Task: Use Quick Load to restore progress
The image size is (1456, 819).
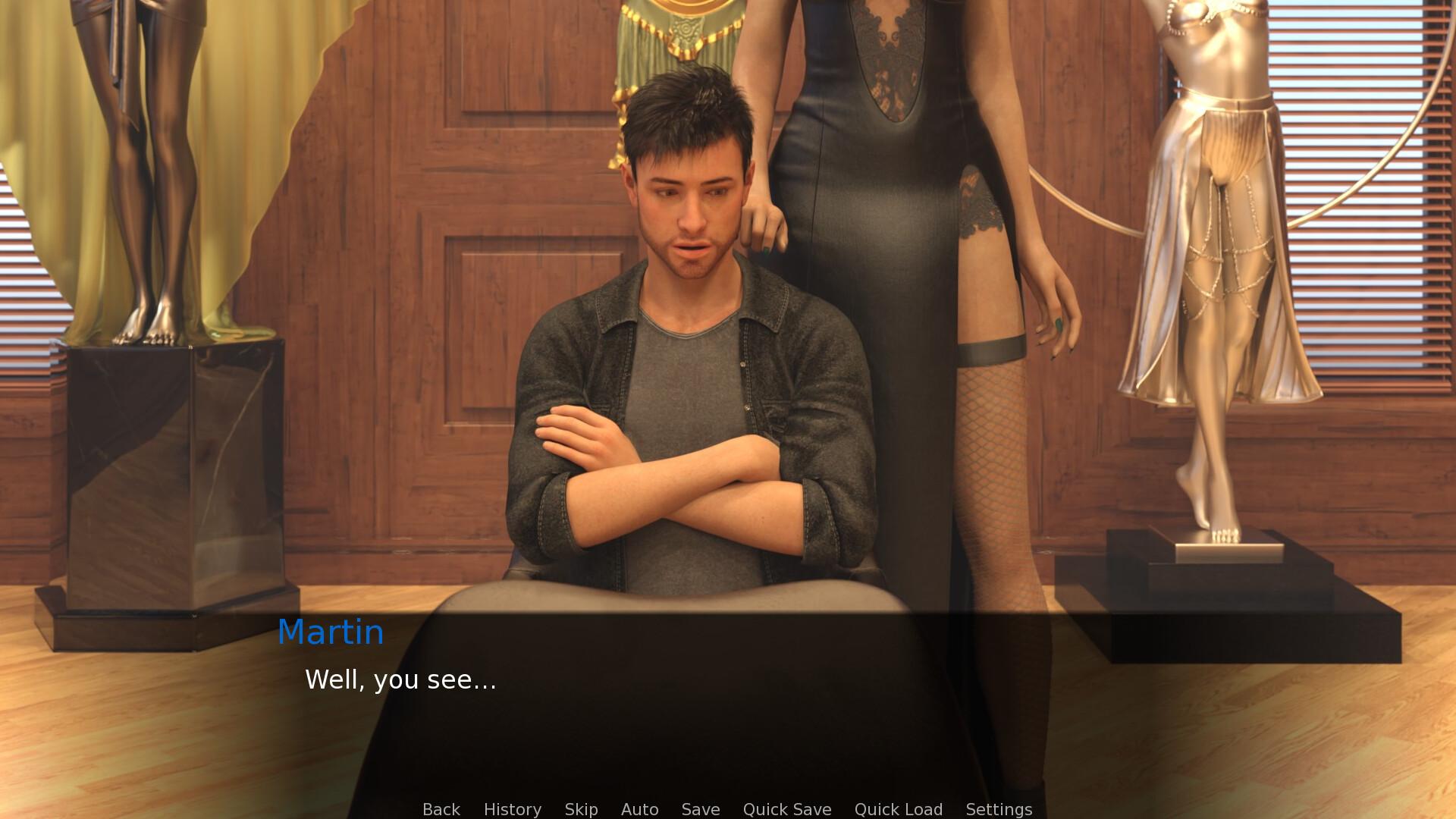Action: pos(898,809)
